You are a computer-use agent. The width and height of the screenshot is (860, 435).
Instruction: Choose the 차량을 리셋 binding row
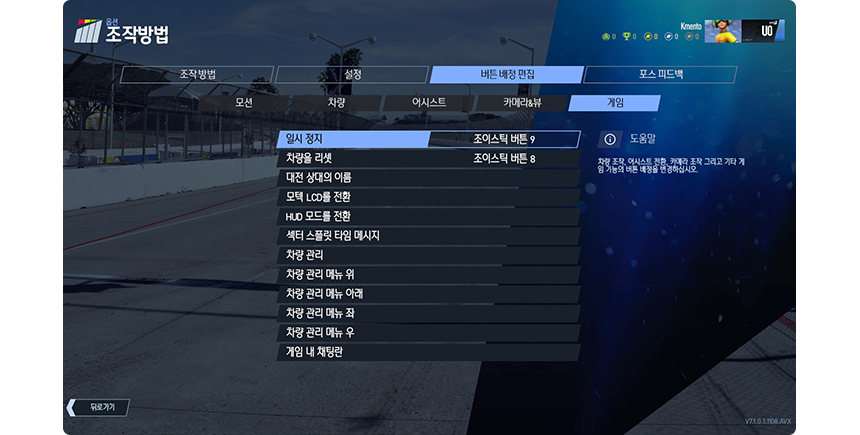pos(427,158)
